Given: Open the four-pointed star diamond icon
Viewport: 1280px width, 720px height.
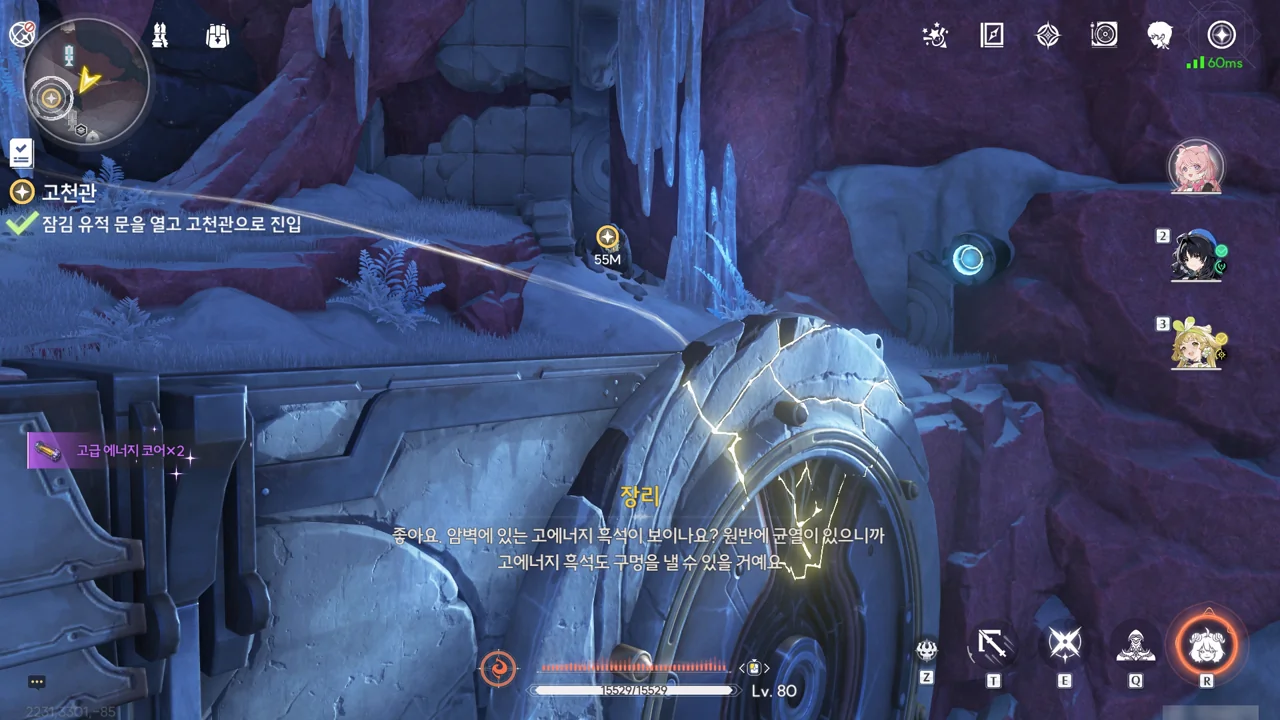Looking at the screenshot, I should coord(1047,36).
